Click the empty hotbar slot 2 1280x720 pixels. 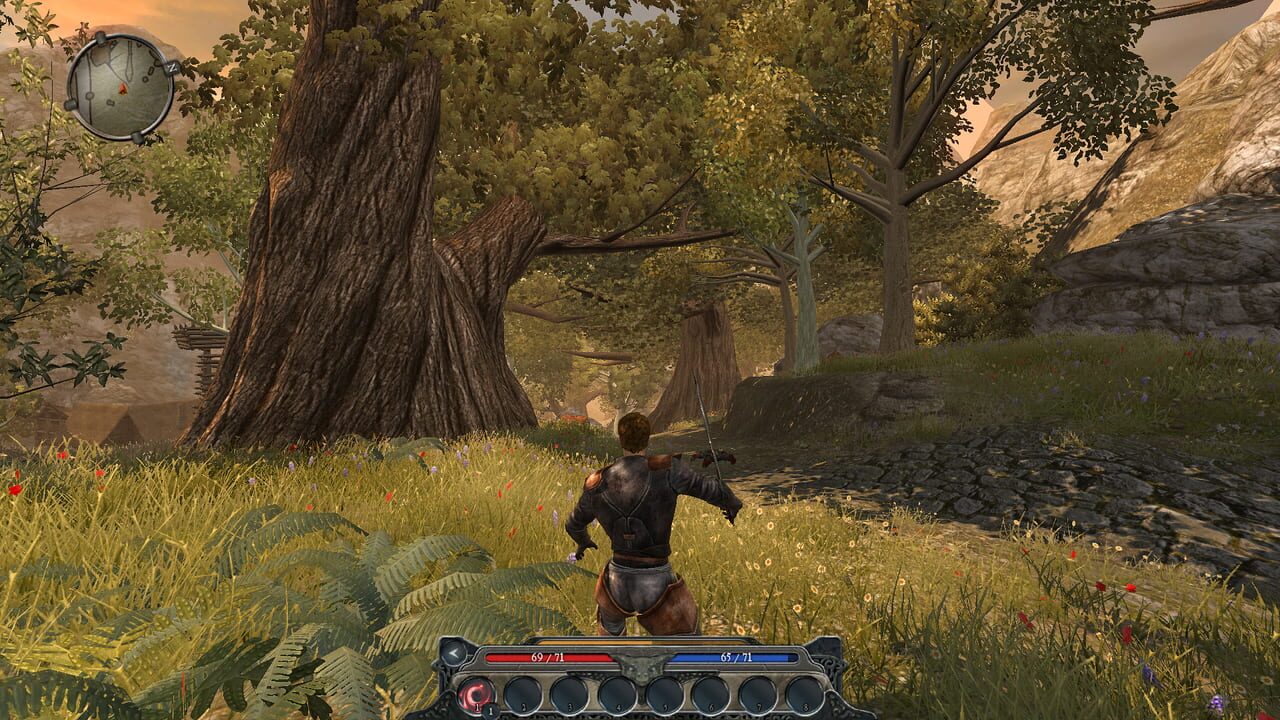[x=522, y=691]
